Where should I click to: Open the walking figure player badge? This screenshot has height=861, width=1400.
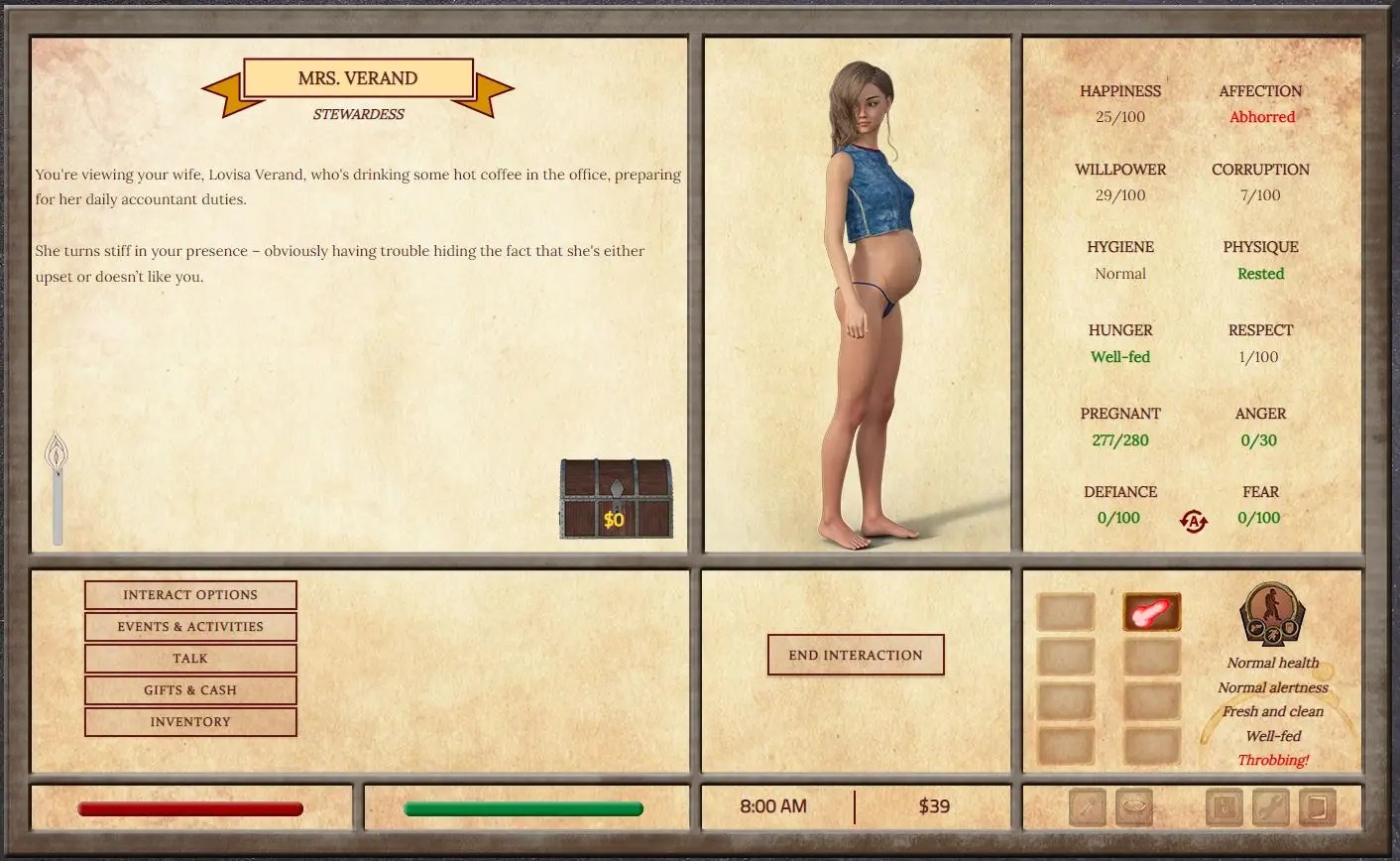pos(1272,615)
